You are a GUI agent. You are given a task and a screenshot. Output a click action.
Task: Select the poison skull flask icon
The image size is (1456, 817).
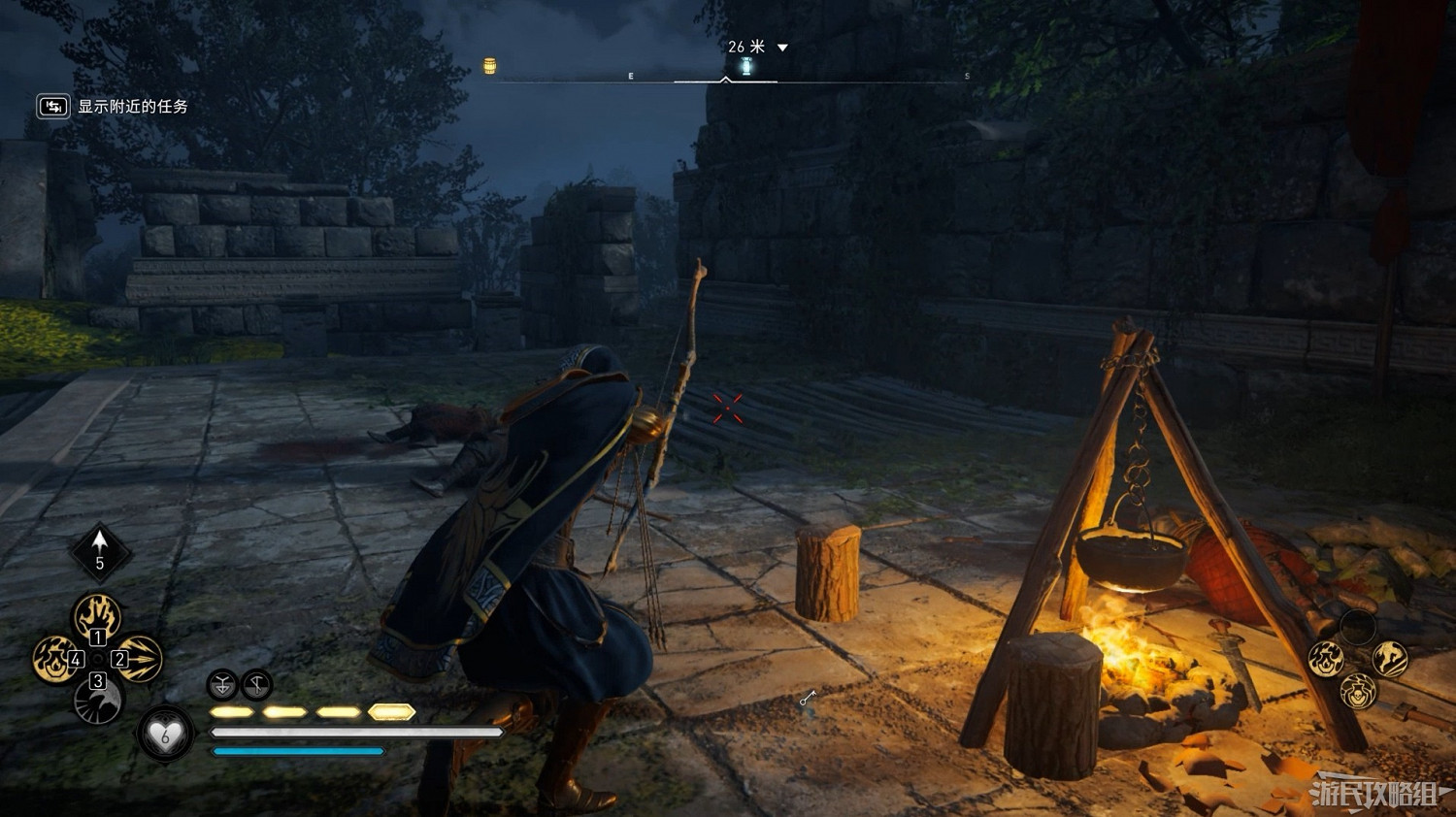[1358, 693]
